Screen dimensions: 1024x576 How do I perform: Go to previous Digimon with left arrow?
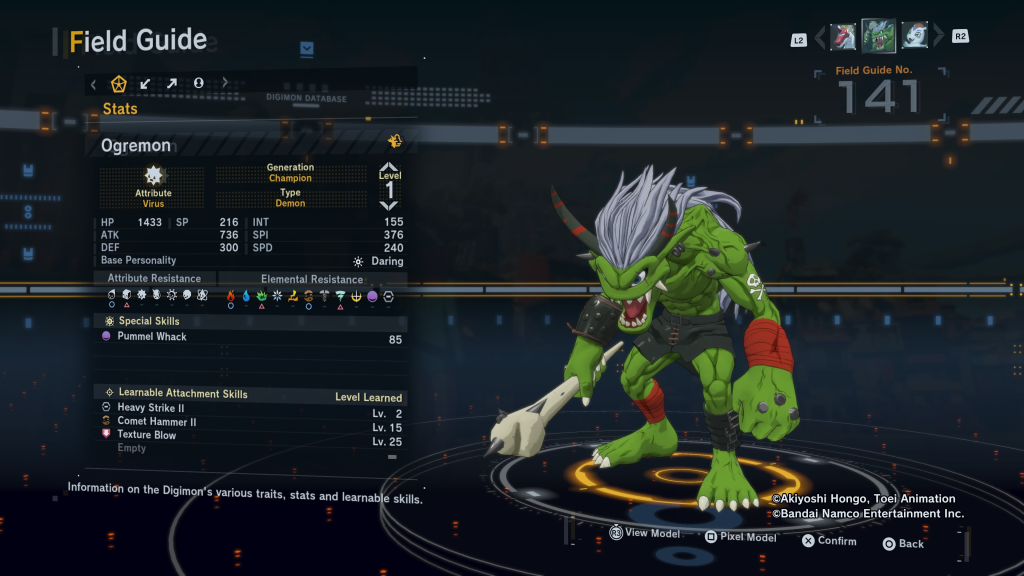[x=820, y=38]
